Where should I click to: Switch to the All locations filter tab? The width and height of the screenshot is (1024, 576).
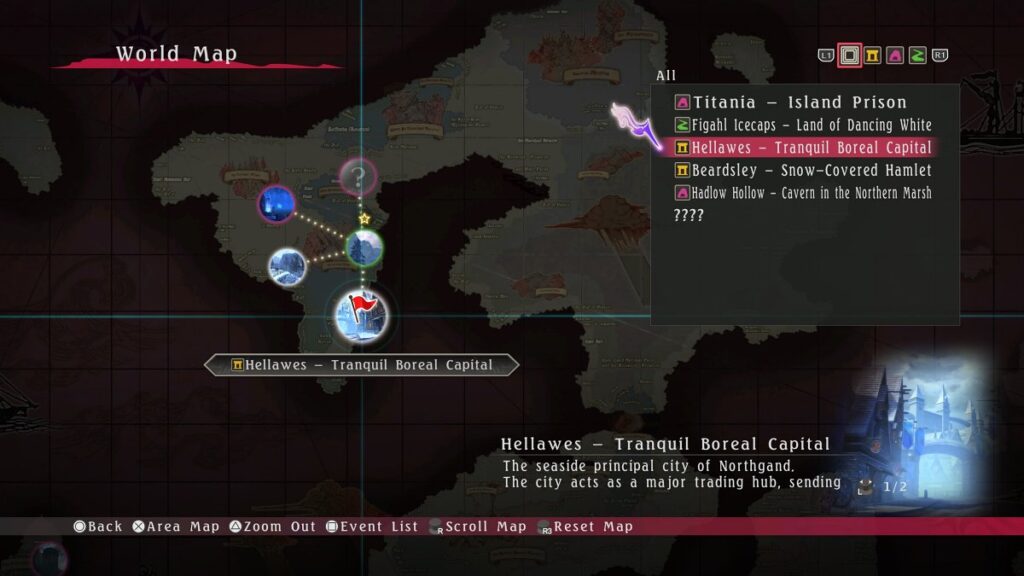(x=850, y=55)
